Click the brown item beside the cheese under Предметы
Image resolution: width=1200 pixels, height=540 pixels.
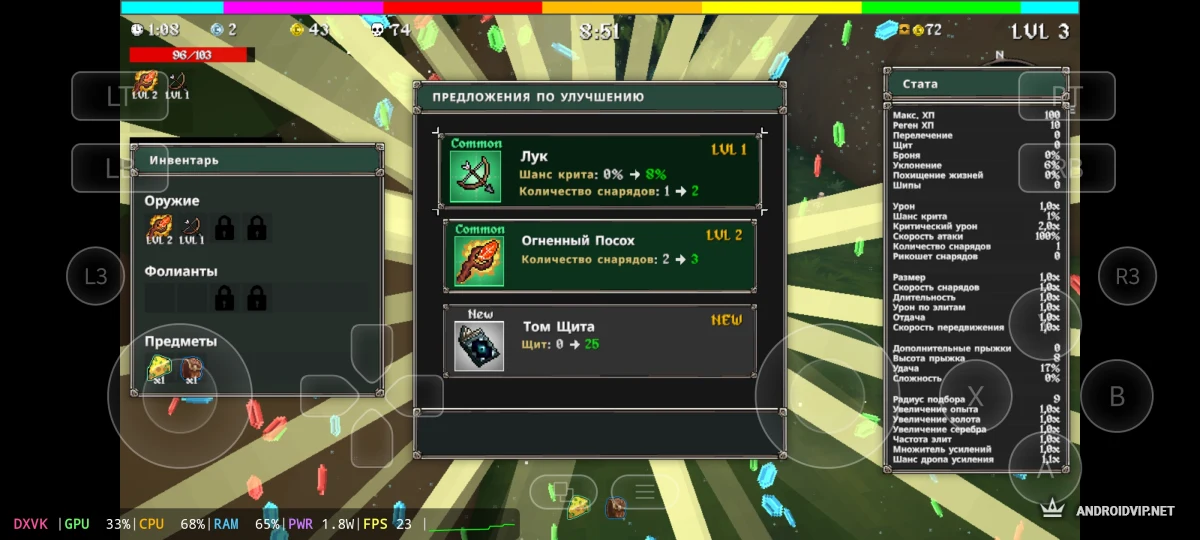[191, 370]
